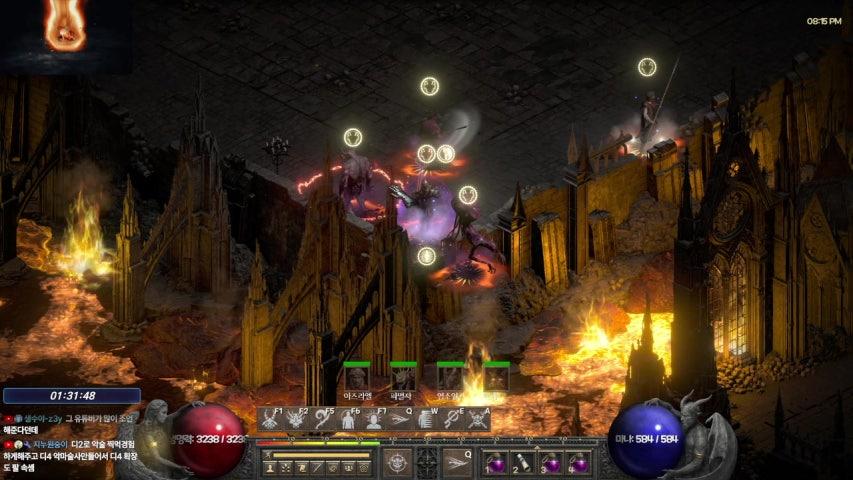Image resolution: width=853 pixels, height=480 pixels.
Task: Open the left mouse skill selector
Action: click(398, 462)
